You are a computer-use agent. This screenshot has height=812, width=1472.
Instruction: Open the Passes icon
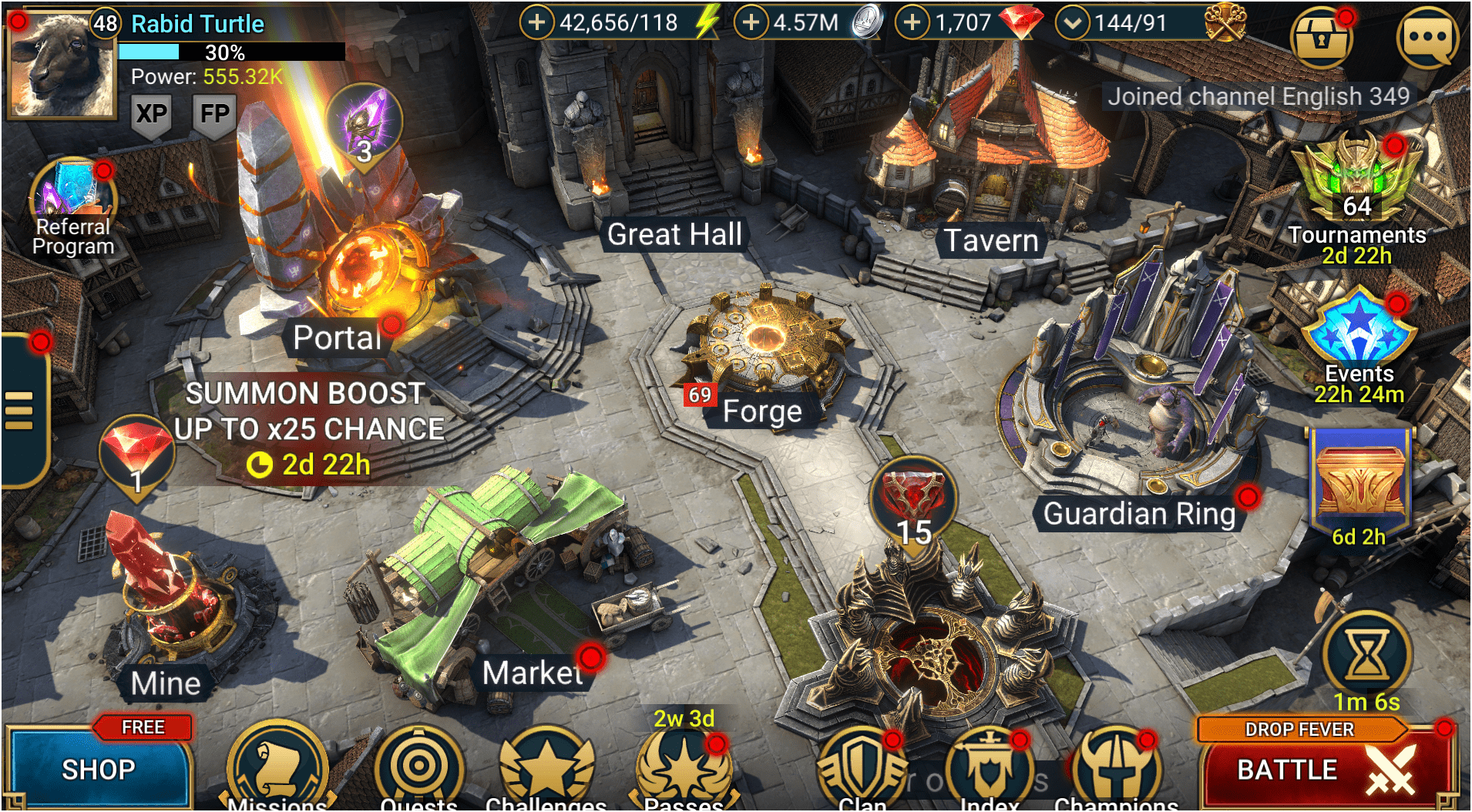pyautogui.click(x=684, y=768)
